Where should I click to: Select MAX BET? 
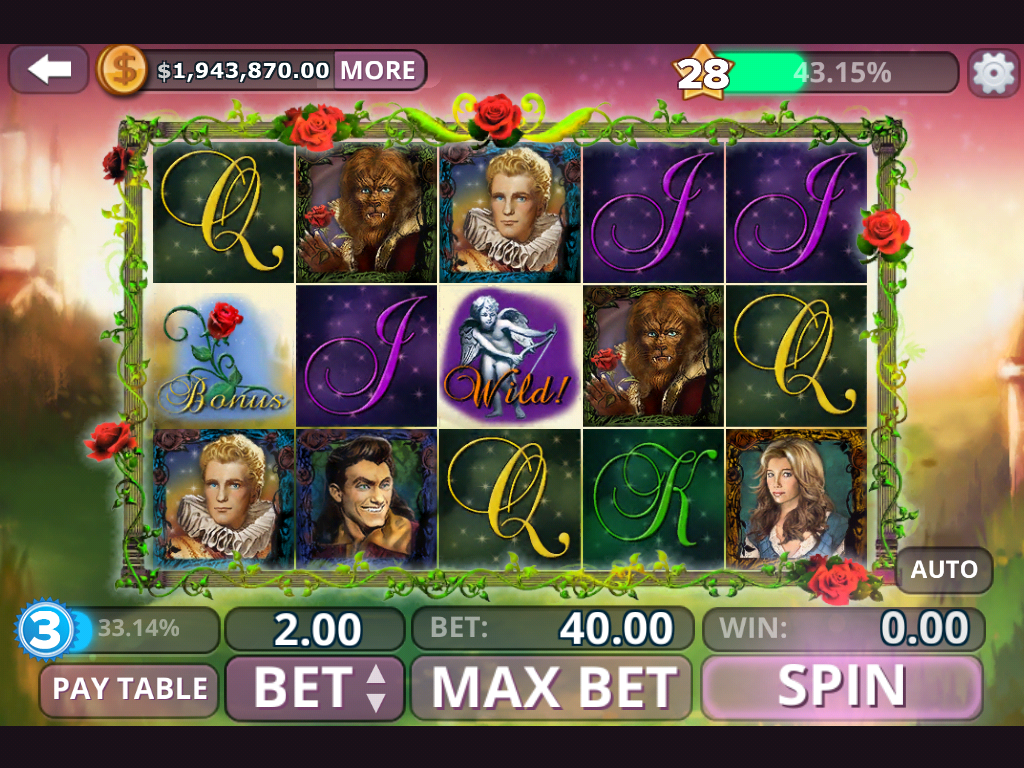point(552,688)
